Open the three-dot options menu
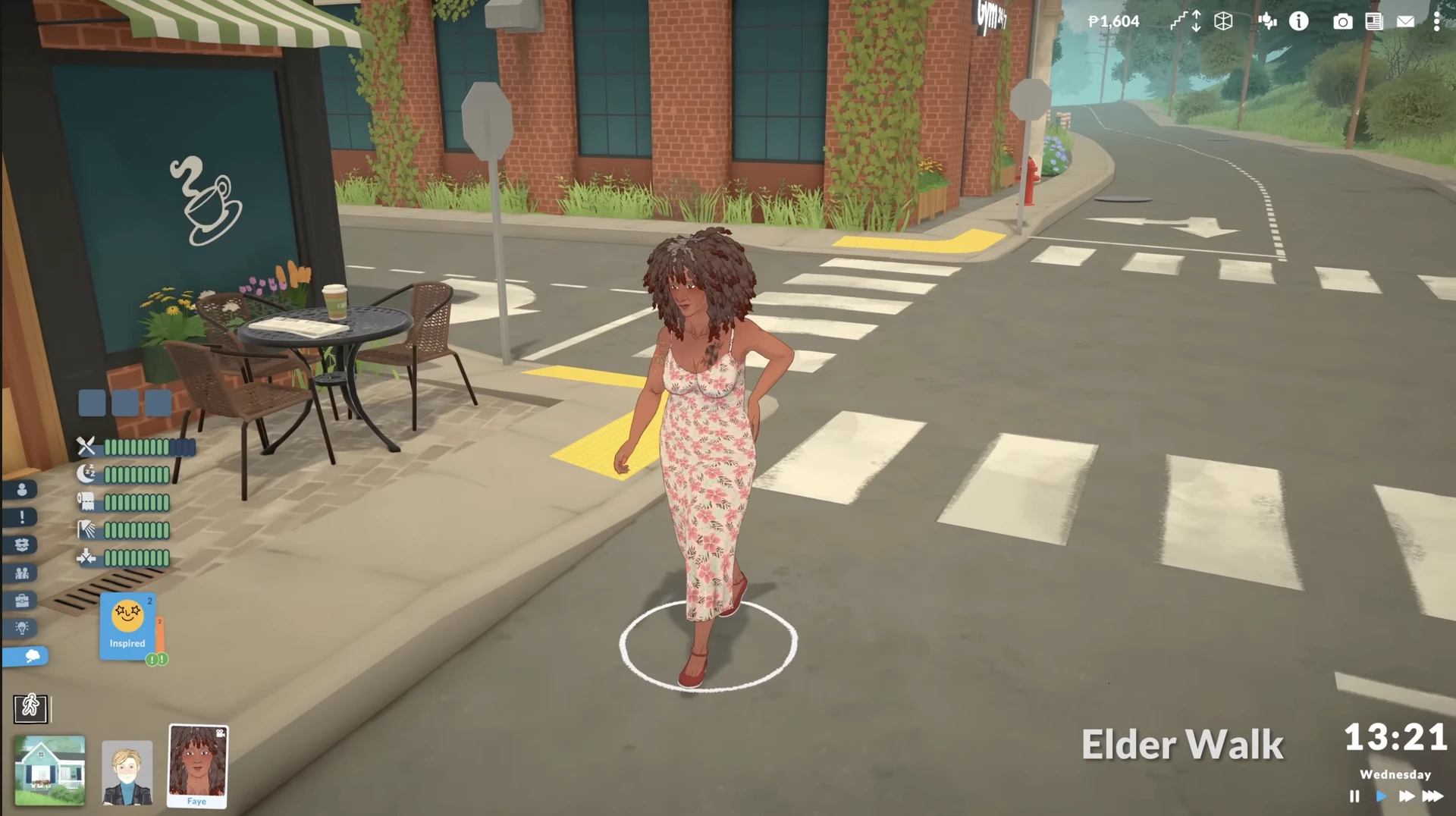 [1436, 22]
